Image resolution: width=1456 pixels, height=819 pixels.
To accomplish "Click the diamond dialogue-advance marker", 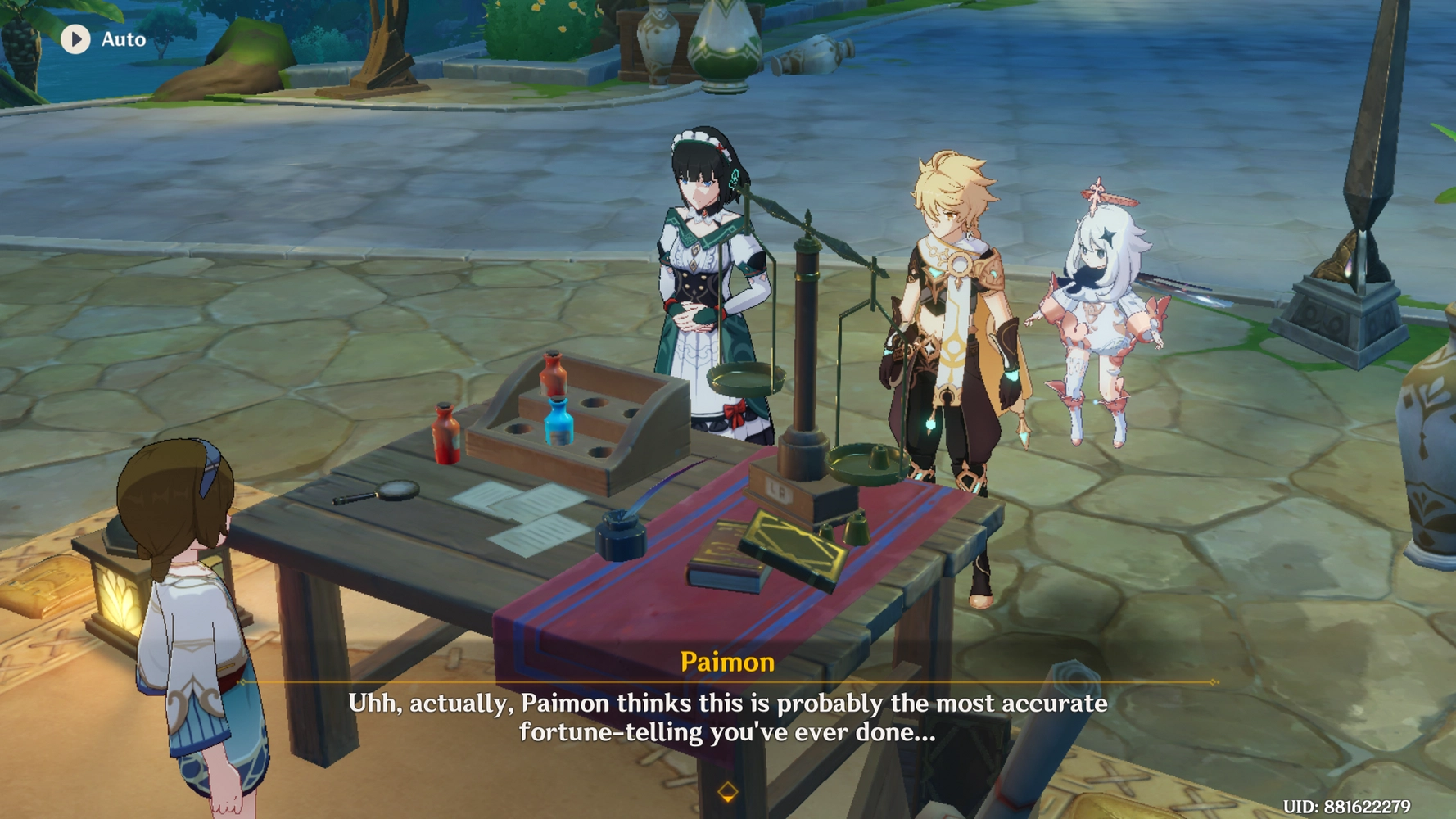I will [727, 793].
